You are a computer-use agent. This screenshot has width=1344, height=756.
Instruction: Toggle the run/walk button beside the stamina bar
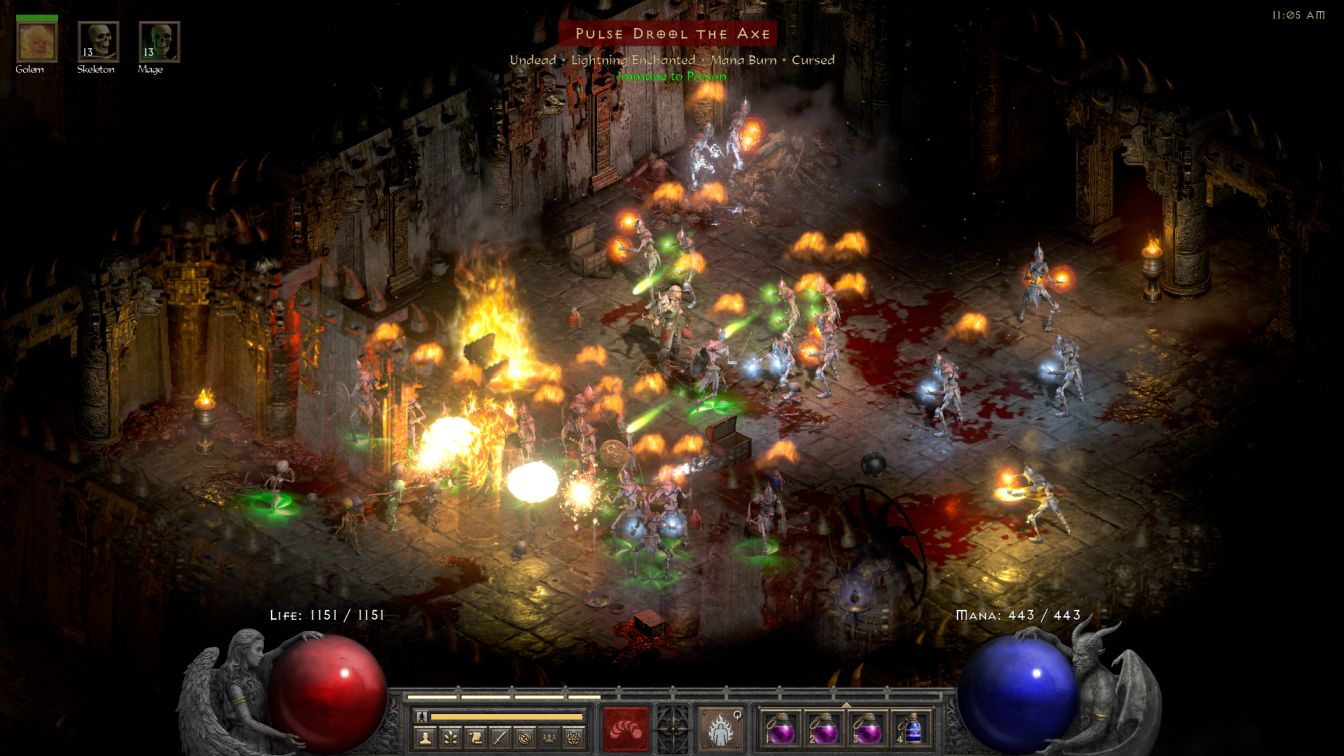point(422,716)
